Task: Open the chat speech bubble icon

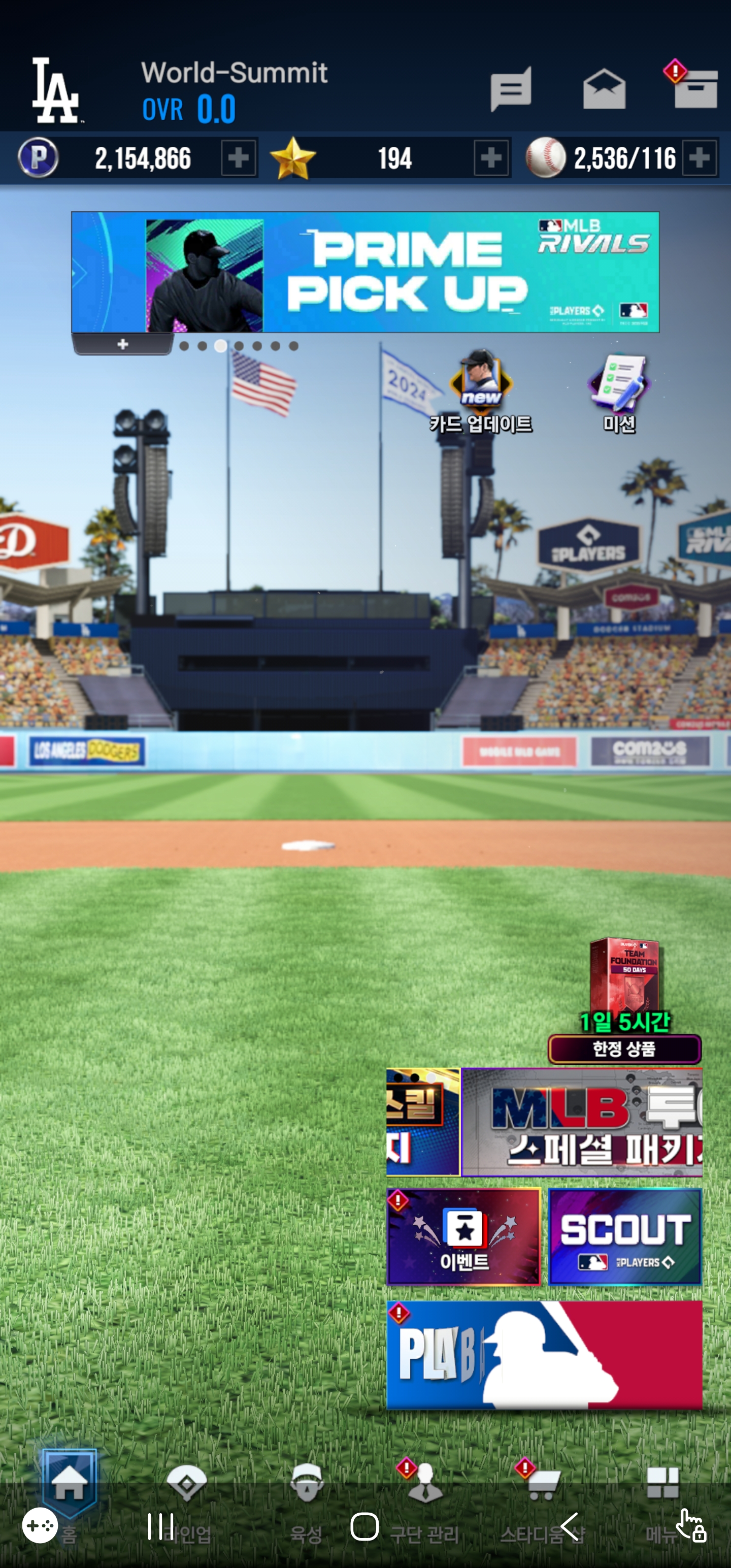Action: pyautogui.click(x=511, y=89)
